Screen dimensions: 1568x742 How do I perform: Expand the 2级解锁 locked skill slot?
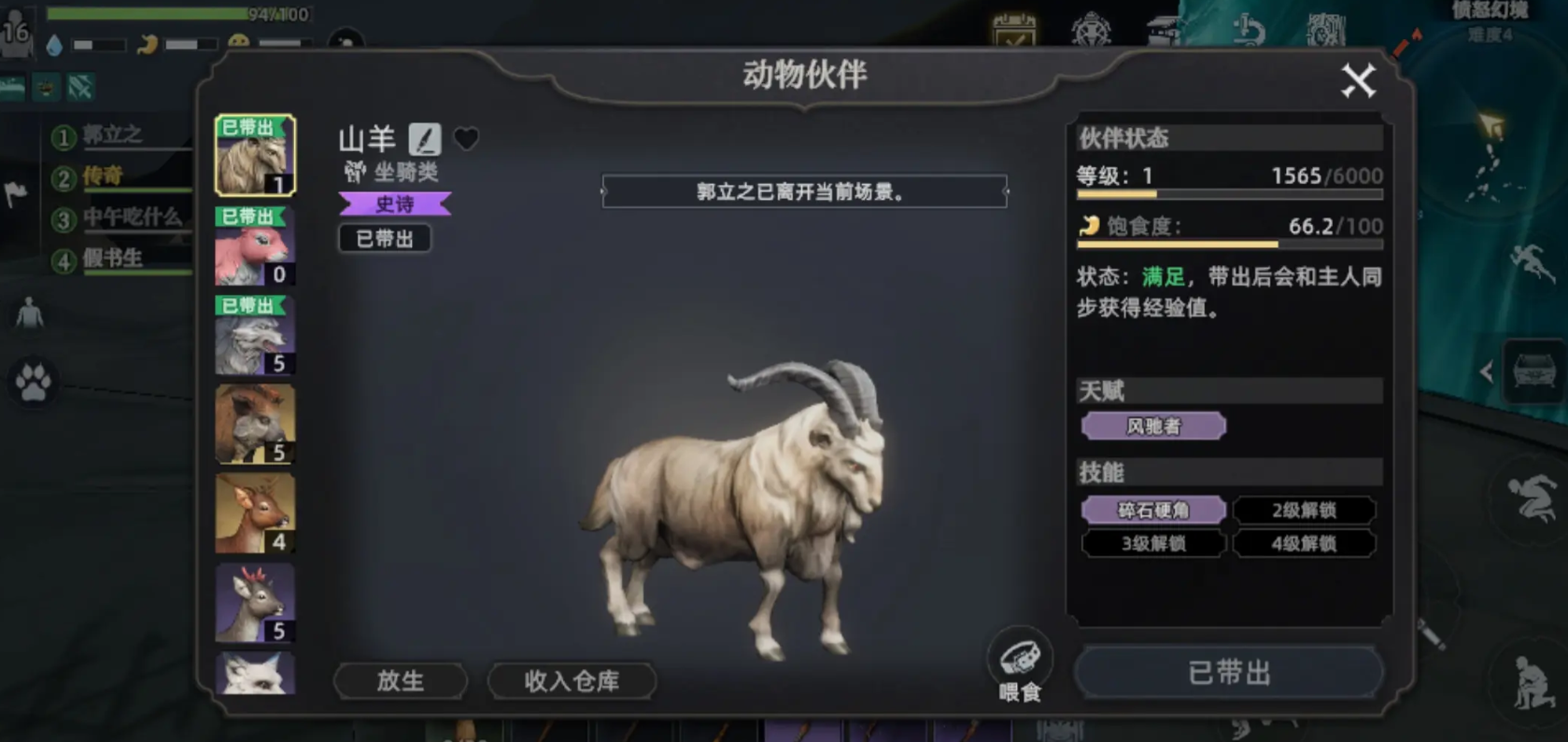tap(1304, 510)
